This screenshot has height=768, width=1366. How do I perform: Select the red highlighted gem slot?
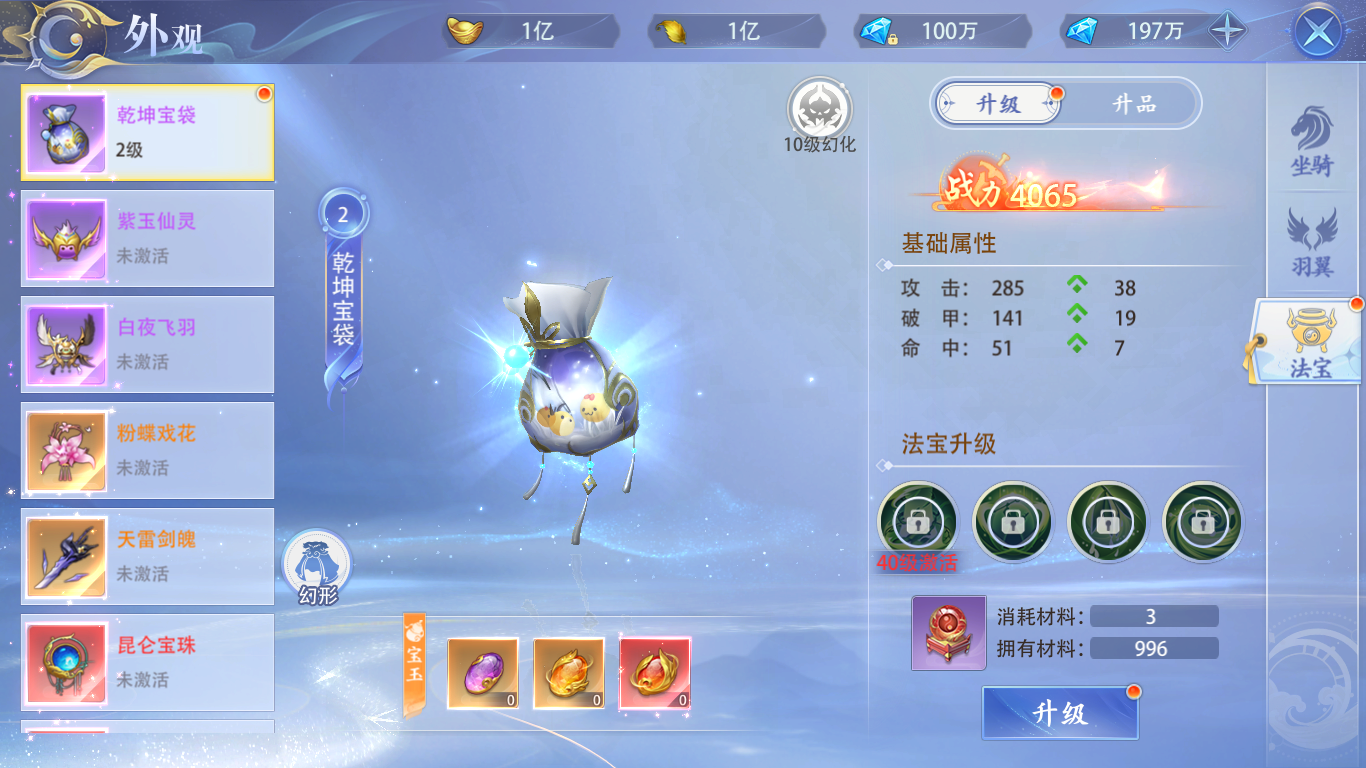[x=656, y=673]
